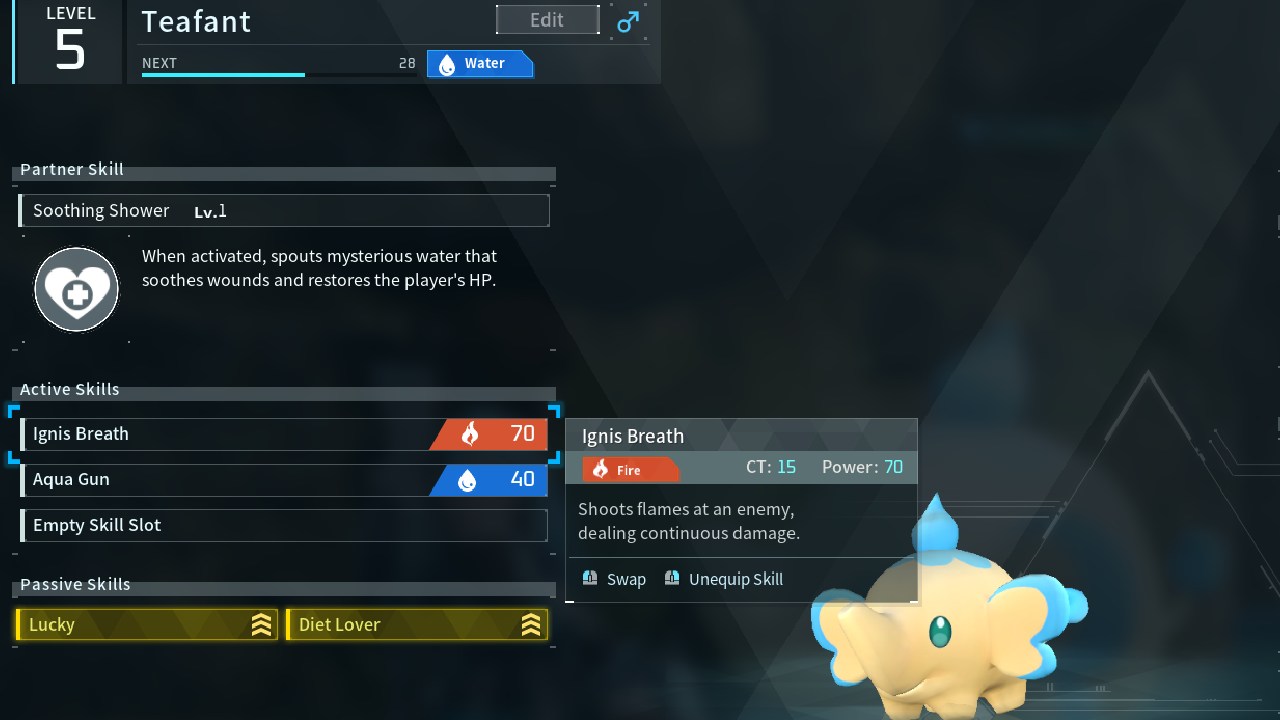This screenshot has height=720, width=1280.
Task: Open the Active Skills section header
Action: [x=69, y=389]
